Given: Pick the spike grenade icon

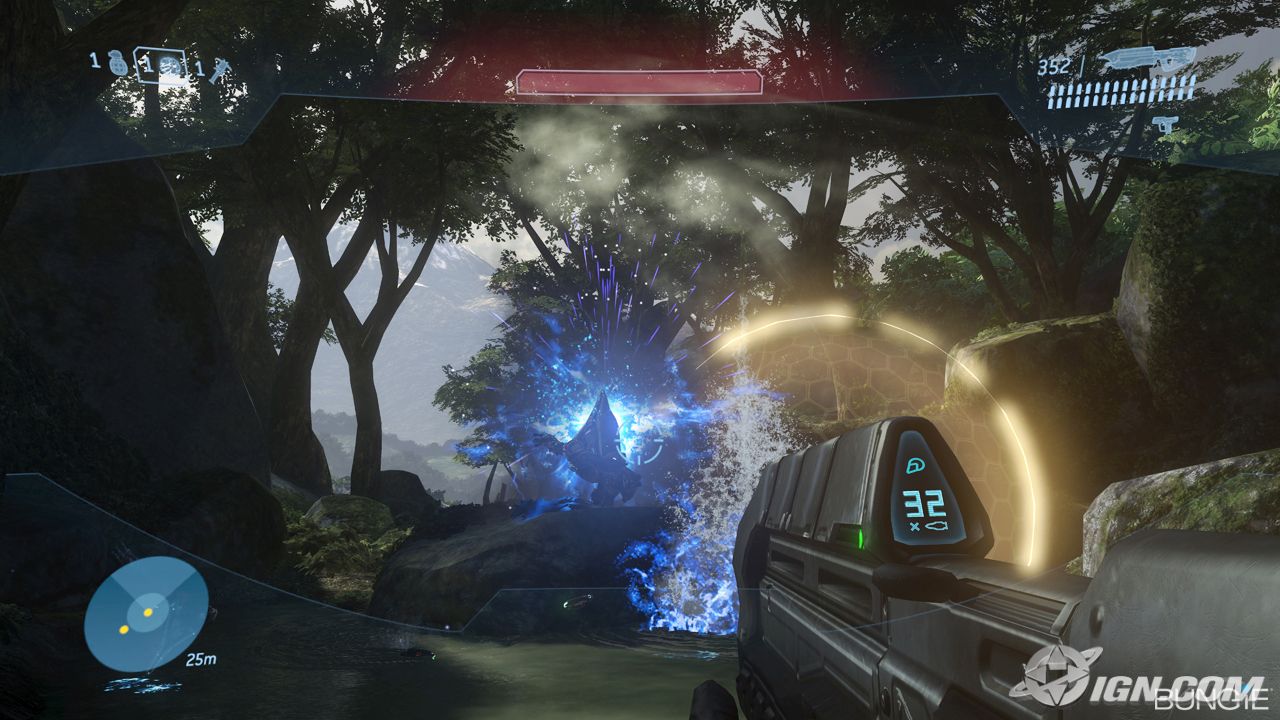Looking at the screenshot, I should [219, 70].
